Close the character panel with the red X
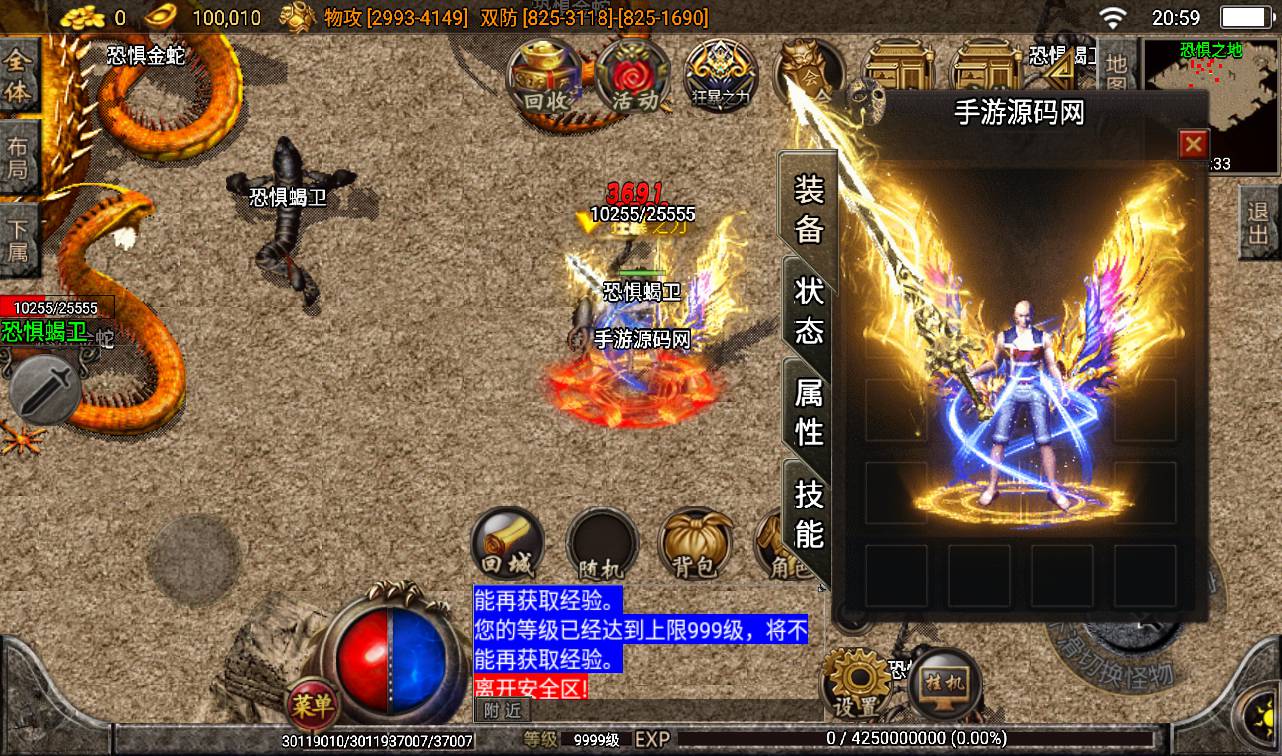The width and height of the screenshot is (1282, 756). [1193, 145]
